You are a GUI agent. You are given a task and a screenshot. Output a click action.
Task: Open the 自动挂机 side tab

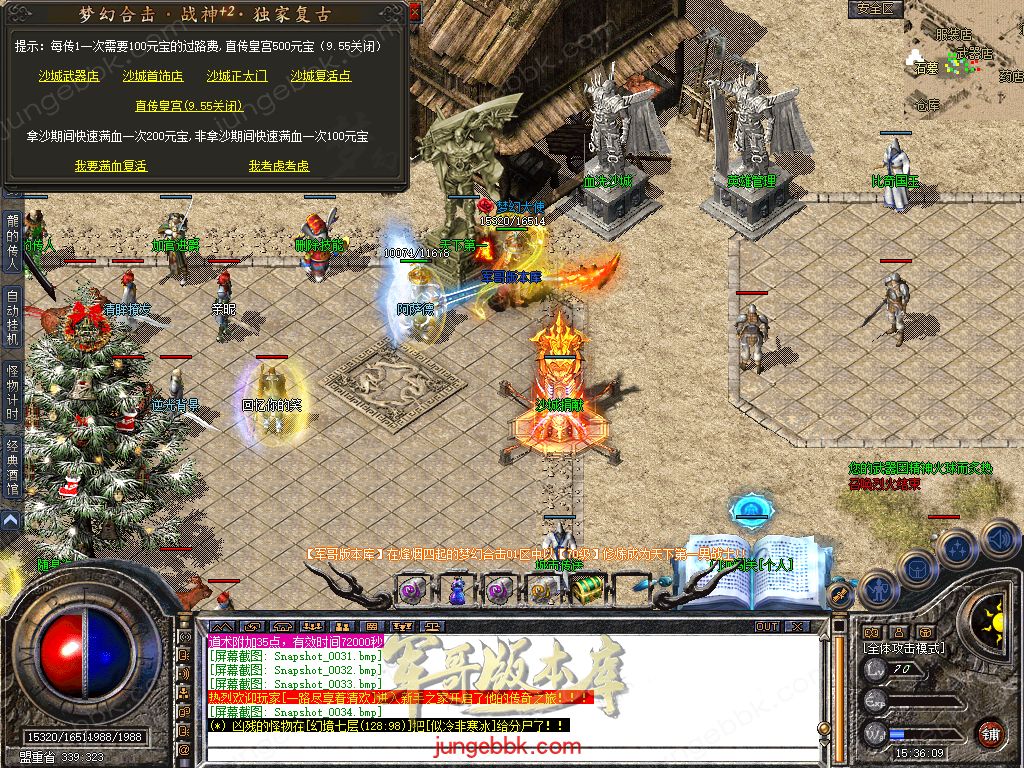pos(12,317)
